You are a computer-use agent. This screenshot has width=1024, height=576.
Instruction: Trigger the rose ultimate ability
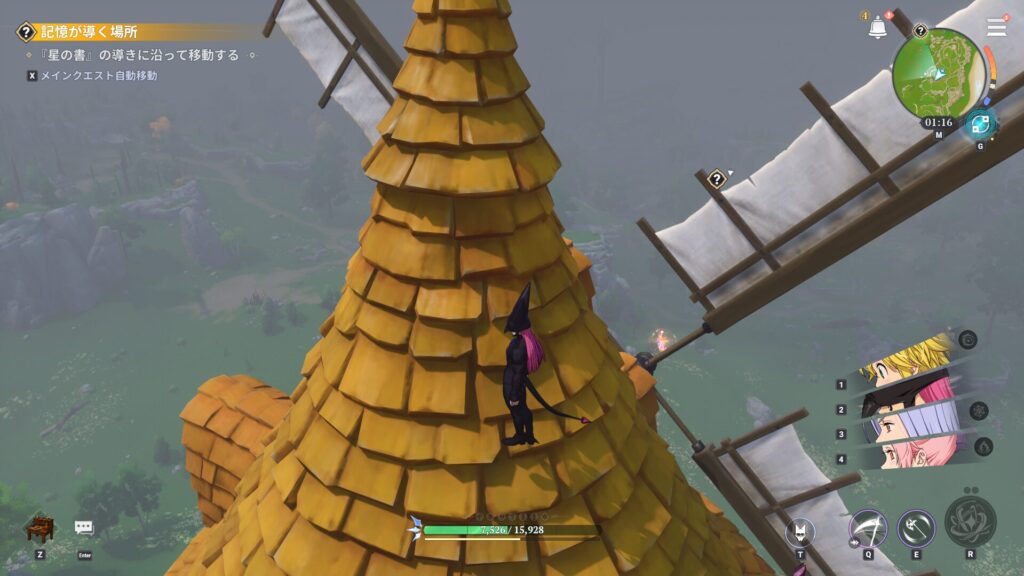(970, 520)
